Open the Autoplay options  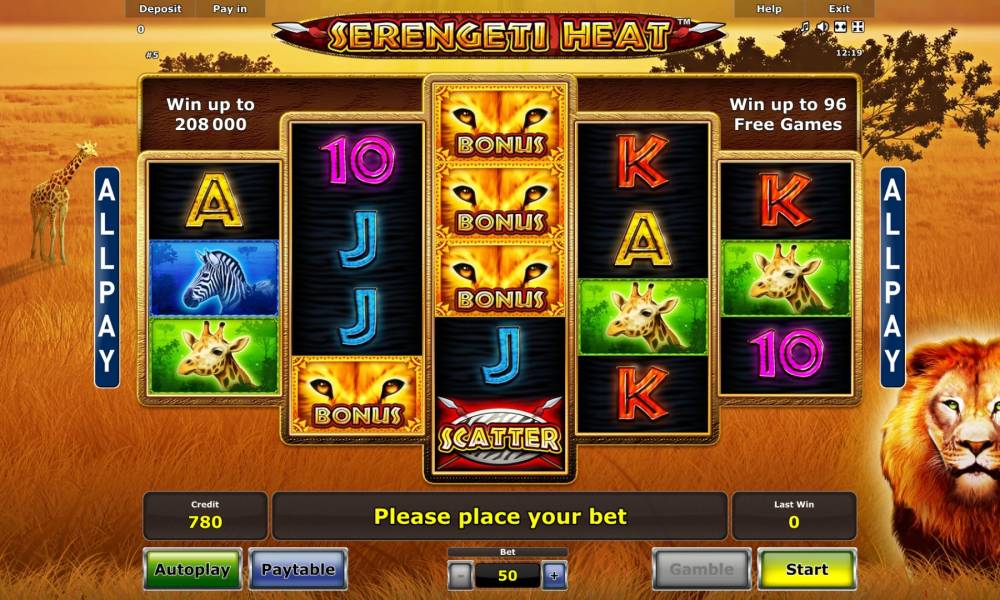click(x=192, y=569)
